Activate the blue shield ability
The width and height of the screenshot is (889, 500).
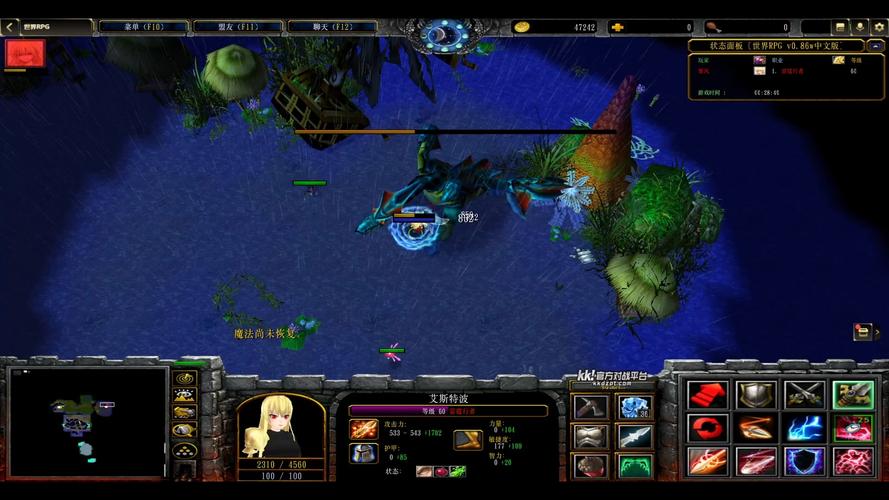click(x=804, y=461)
